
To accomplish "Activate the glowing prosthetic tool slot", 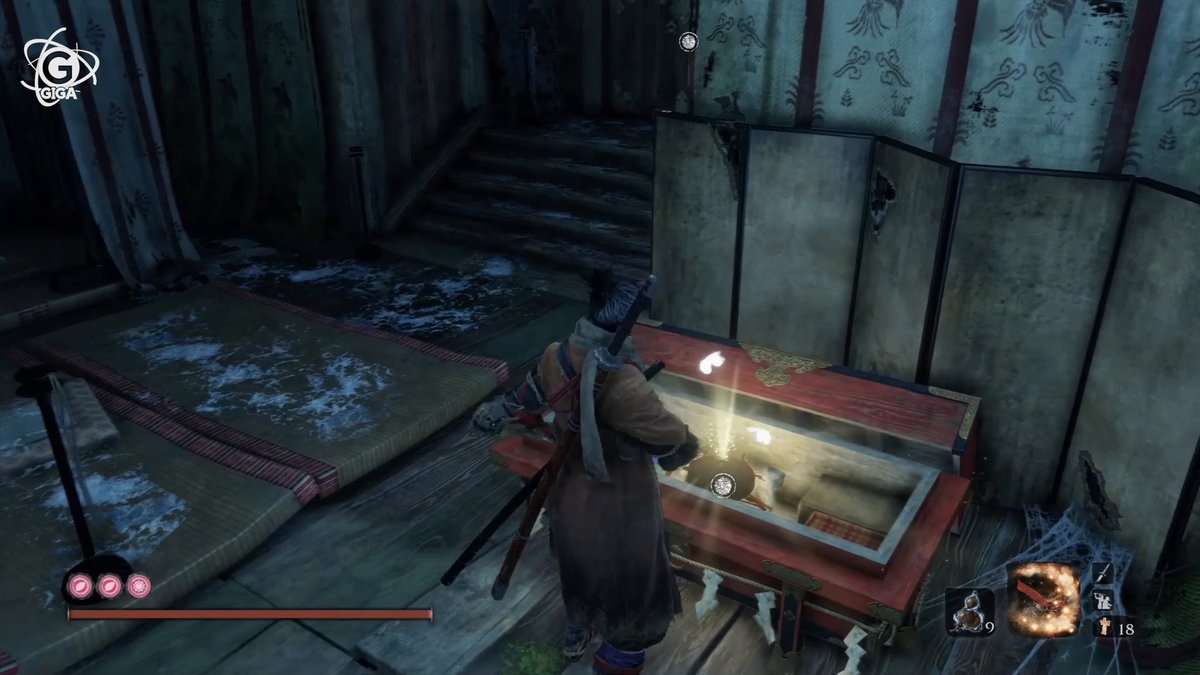I will [1044, 601].
